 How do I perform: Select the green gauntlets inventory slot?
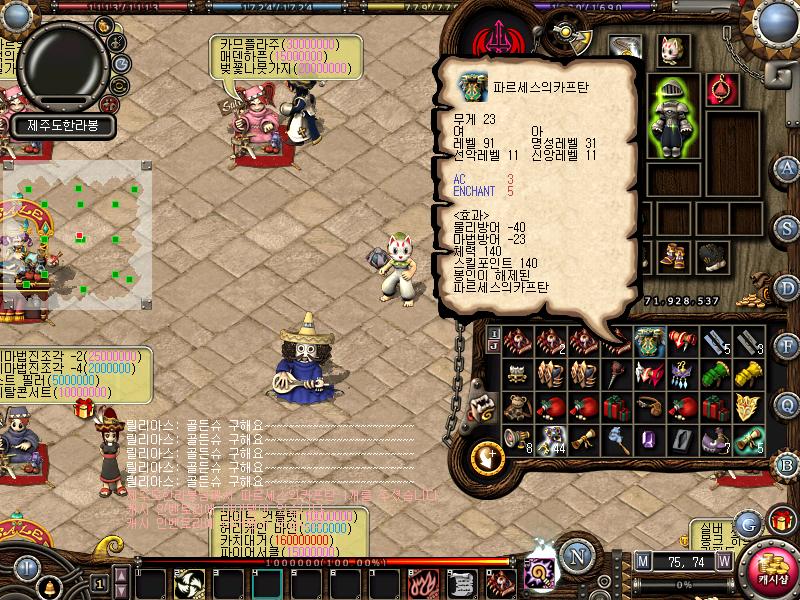point(714,374)
